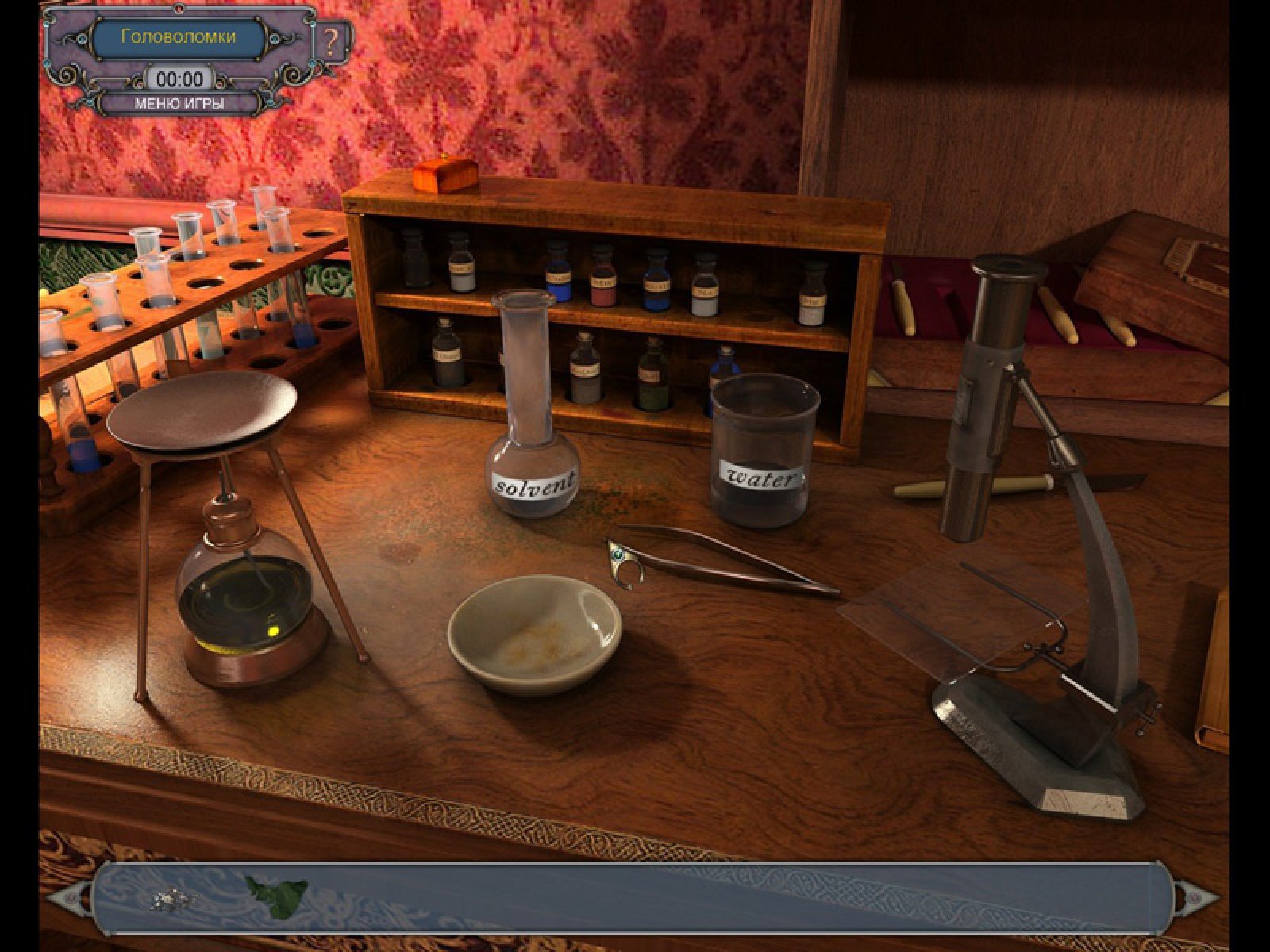The height and width of the screenshot is (952, 1270).
Task: Select the Головоломки label panel
Action: (x=179, y=36)
